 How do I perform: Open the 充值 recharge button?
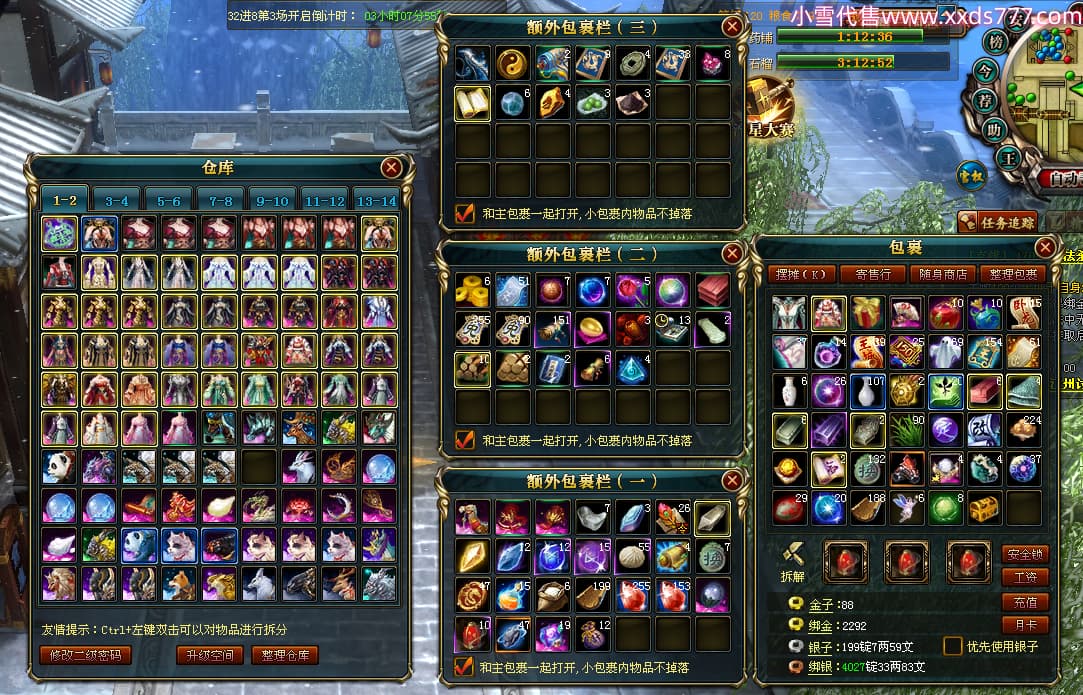coord(1025,602)
